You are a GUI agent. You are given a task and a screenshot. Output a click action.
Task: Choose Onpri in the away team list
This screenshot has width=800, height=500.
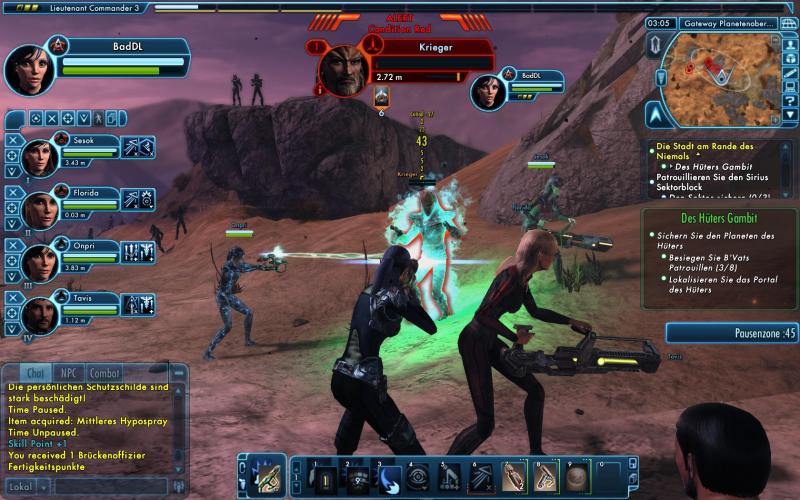click(x=41, y=260)
